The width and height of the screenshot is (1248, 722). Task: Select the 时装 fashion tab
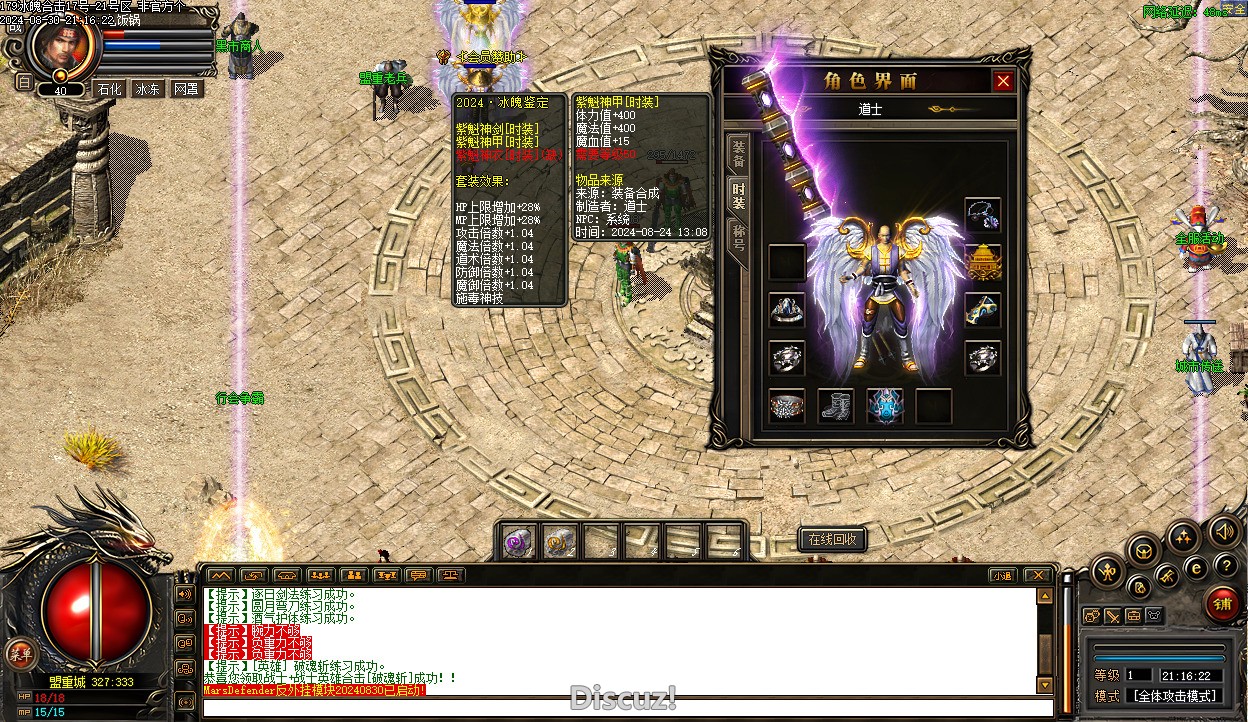click(738, 195)
